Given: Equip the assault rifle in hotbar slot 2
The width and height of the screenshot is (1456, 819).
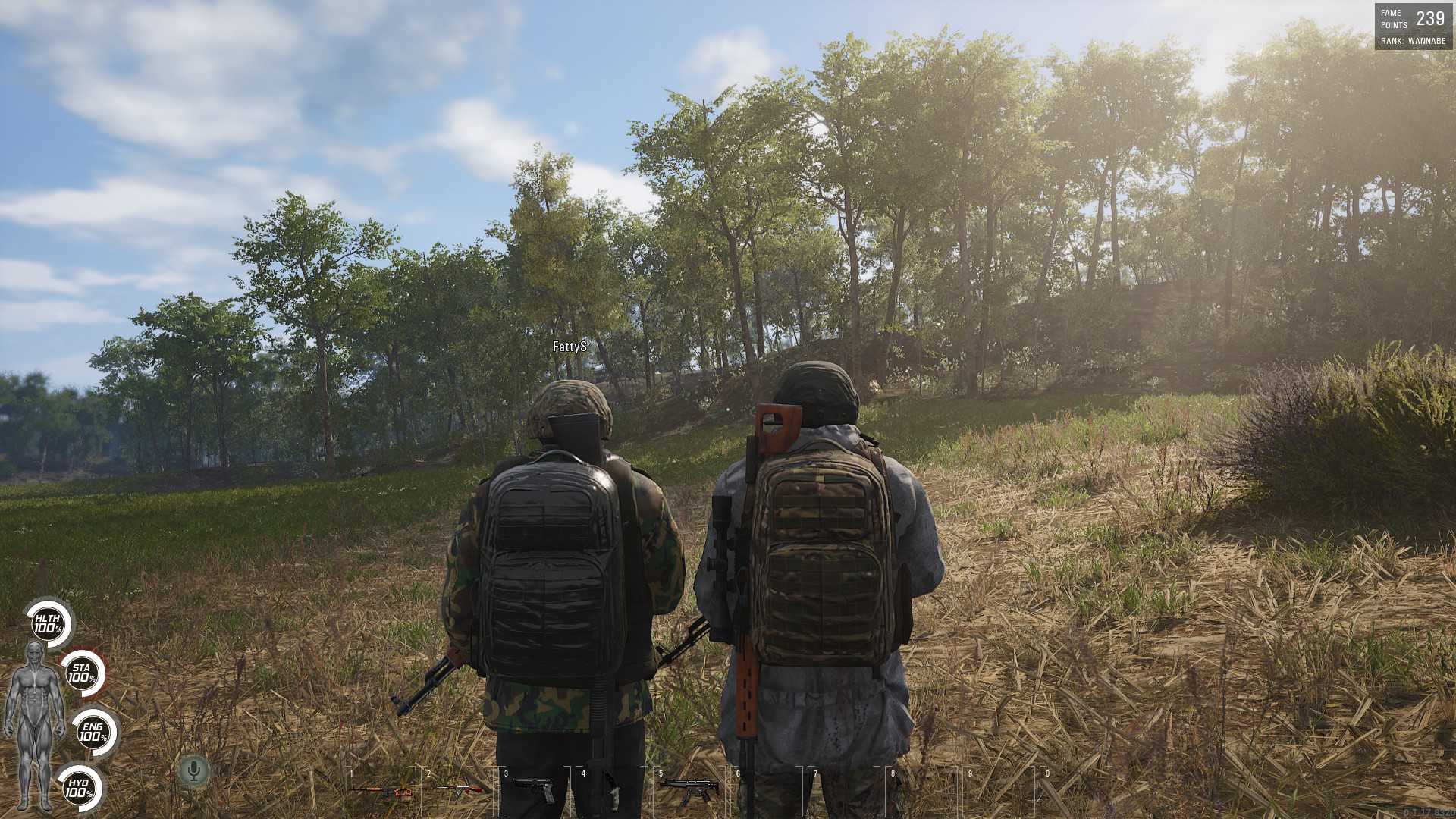Looking at the screenshot, I should pos(460,791).
